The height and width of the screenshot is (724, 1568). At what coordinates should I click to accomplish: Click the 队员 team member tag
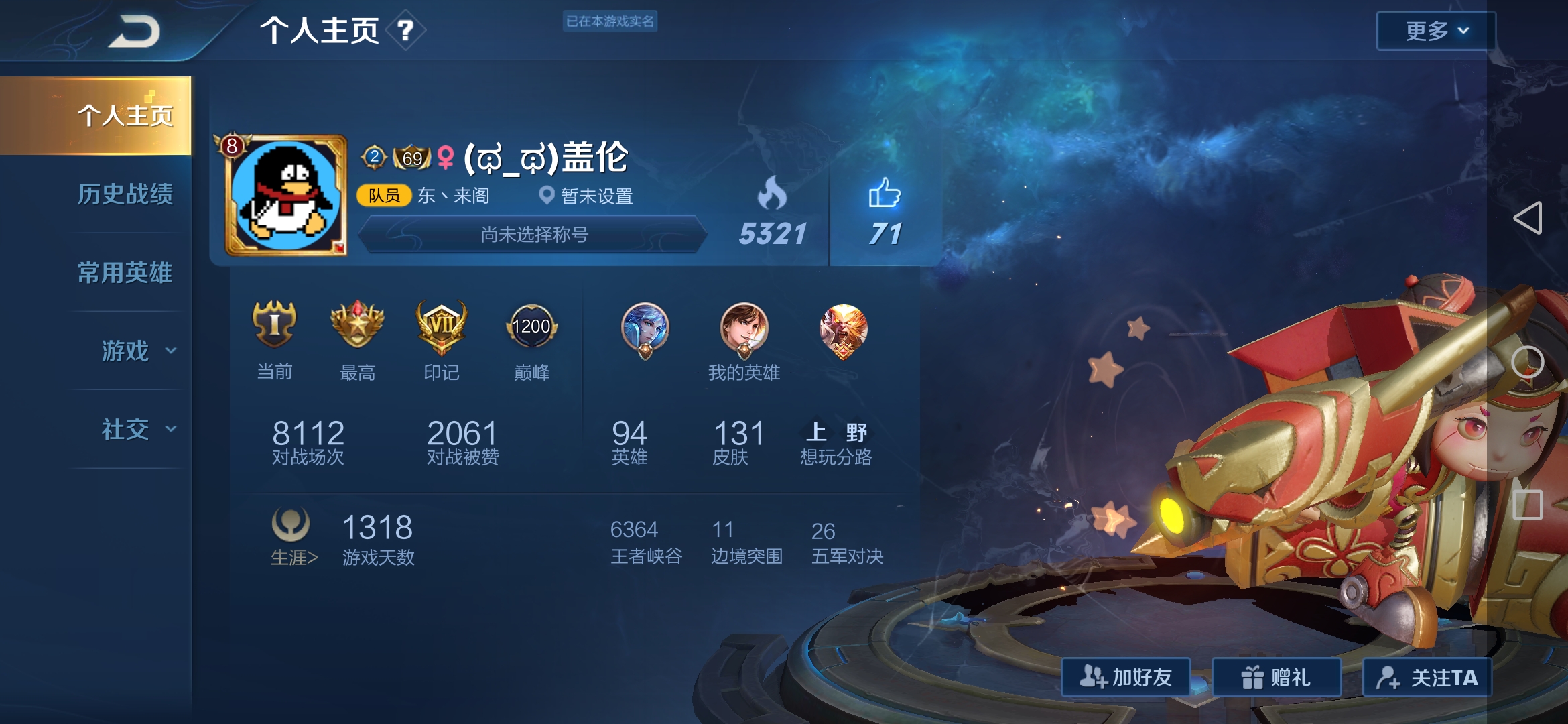tap(383, 196)
